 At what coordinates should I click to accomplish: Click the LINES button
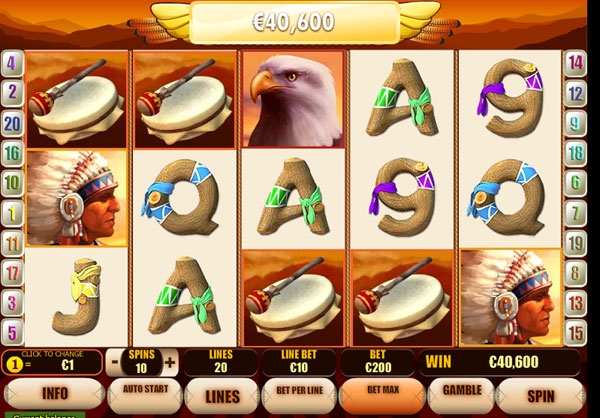[x=223, y=395]
